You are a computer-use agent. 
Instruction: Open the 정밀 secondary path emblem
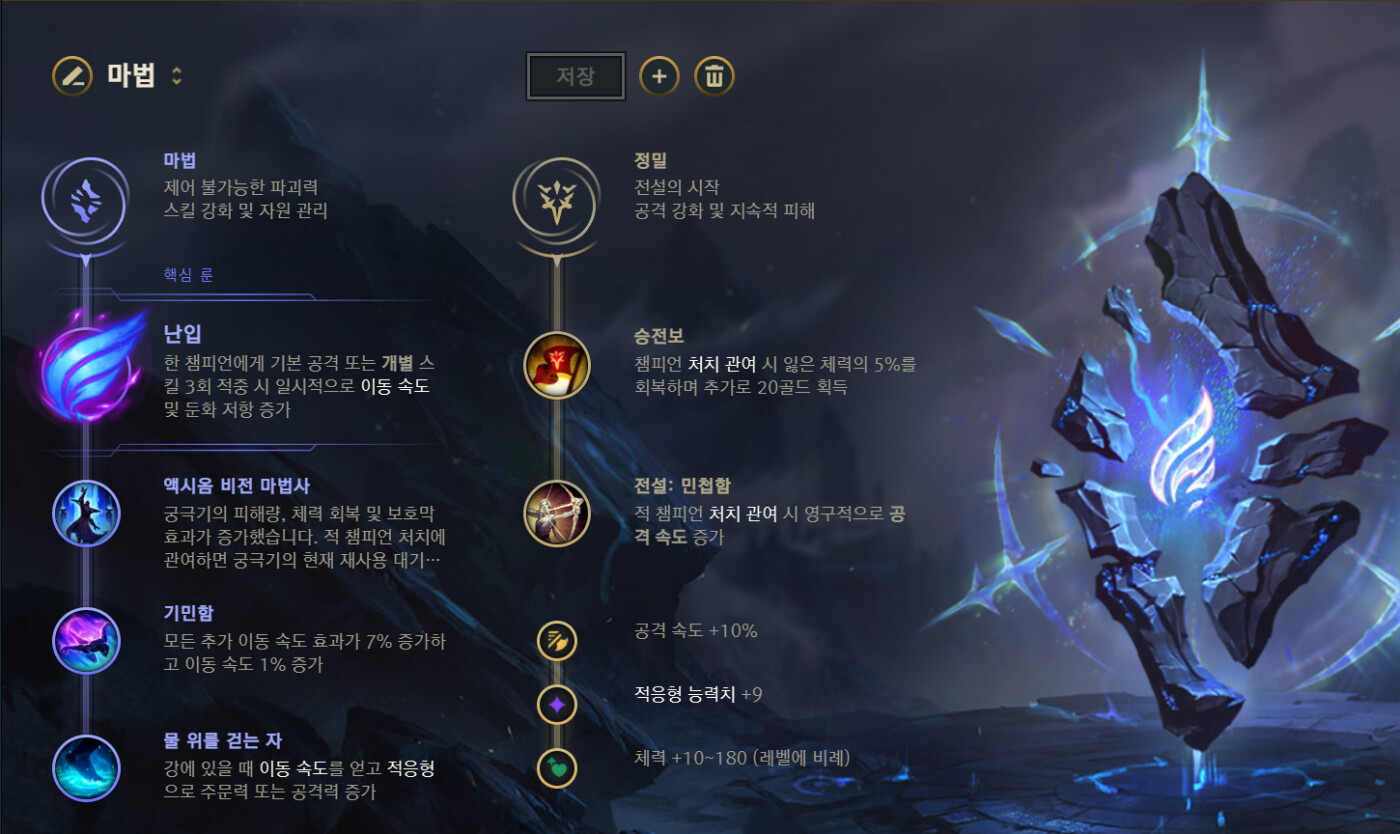tap(556, 198)
